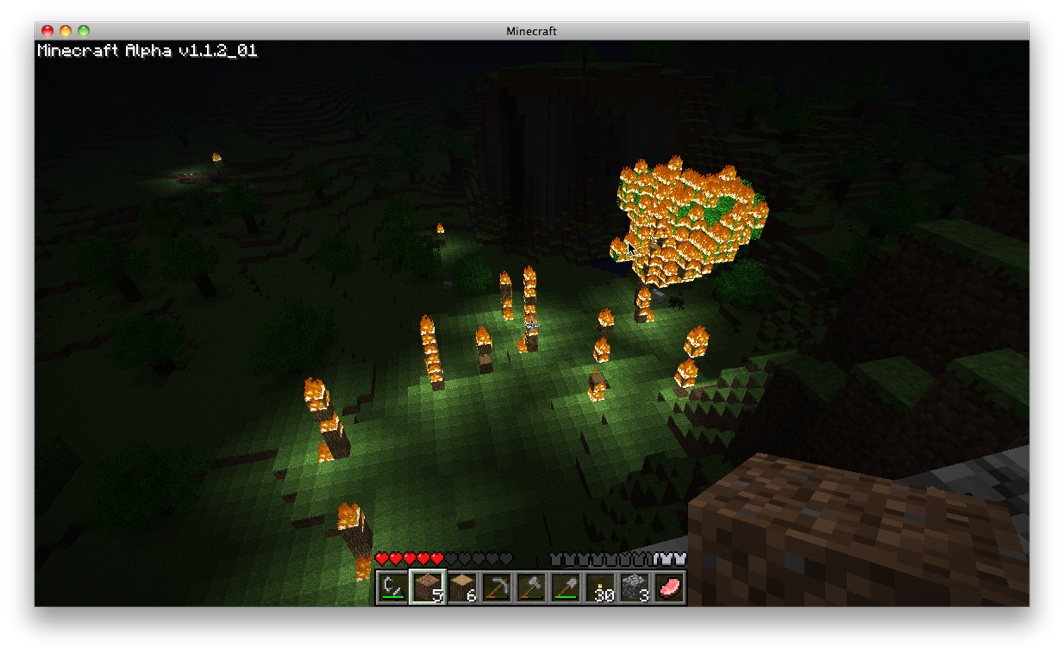This screenshot has width=1064, height=654.
Task: Choose the wood log stack of six
Action: [x=462, y=588]
